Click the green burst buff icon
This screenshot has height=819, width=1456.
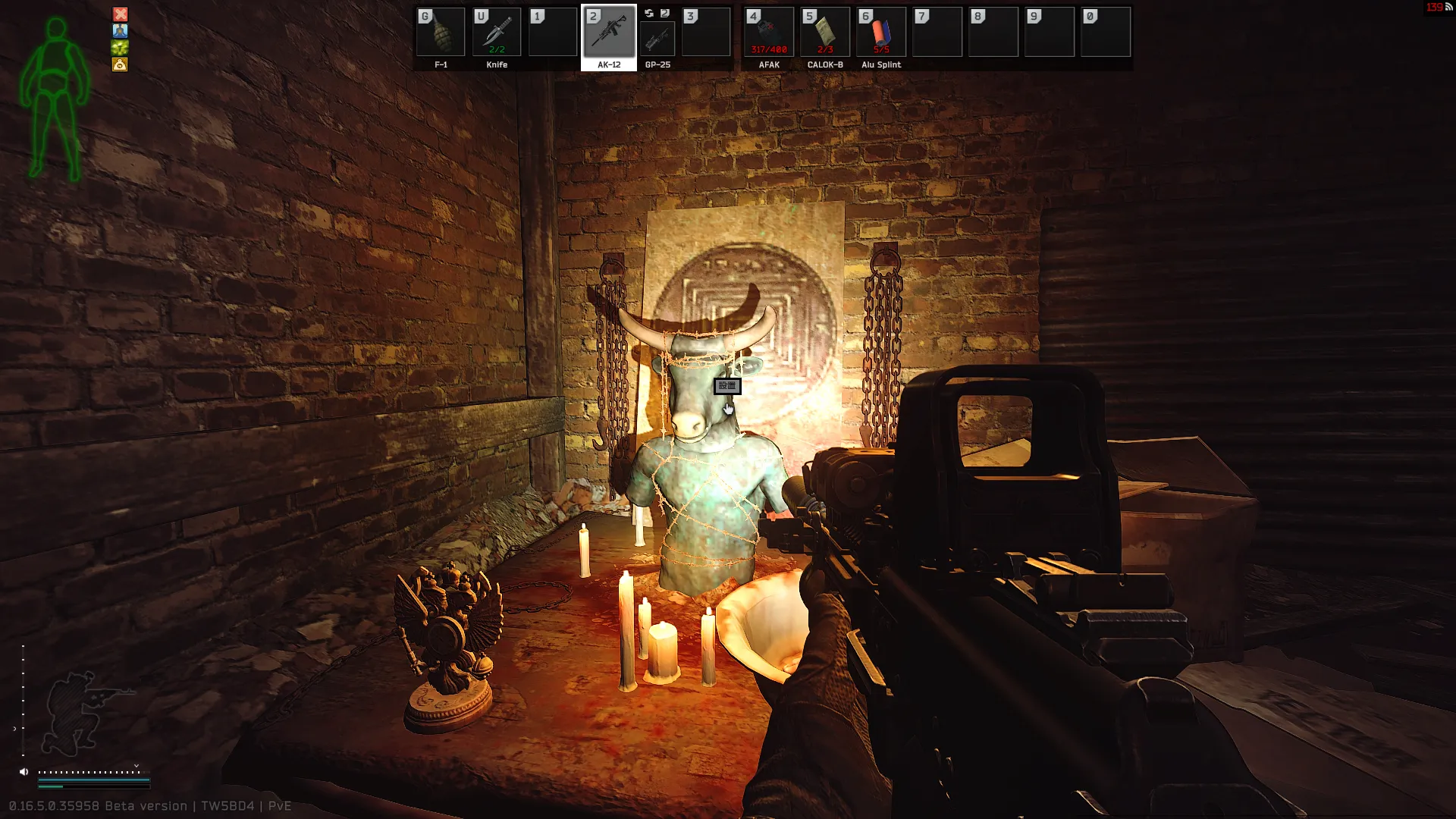click(x=121, y=47)
